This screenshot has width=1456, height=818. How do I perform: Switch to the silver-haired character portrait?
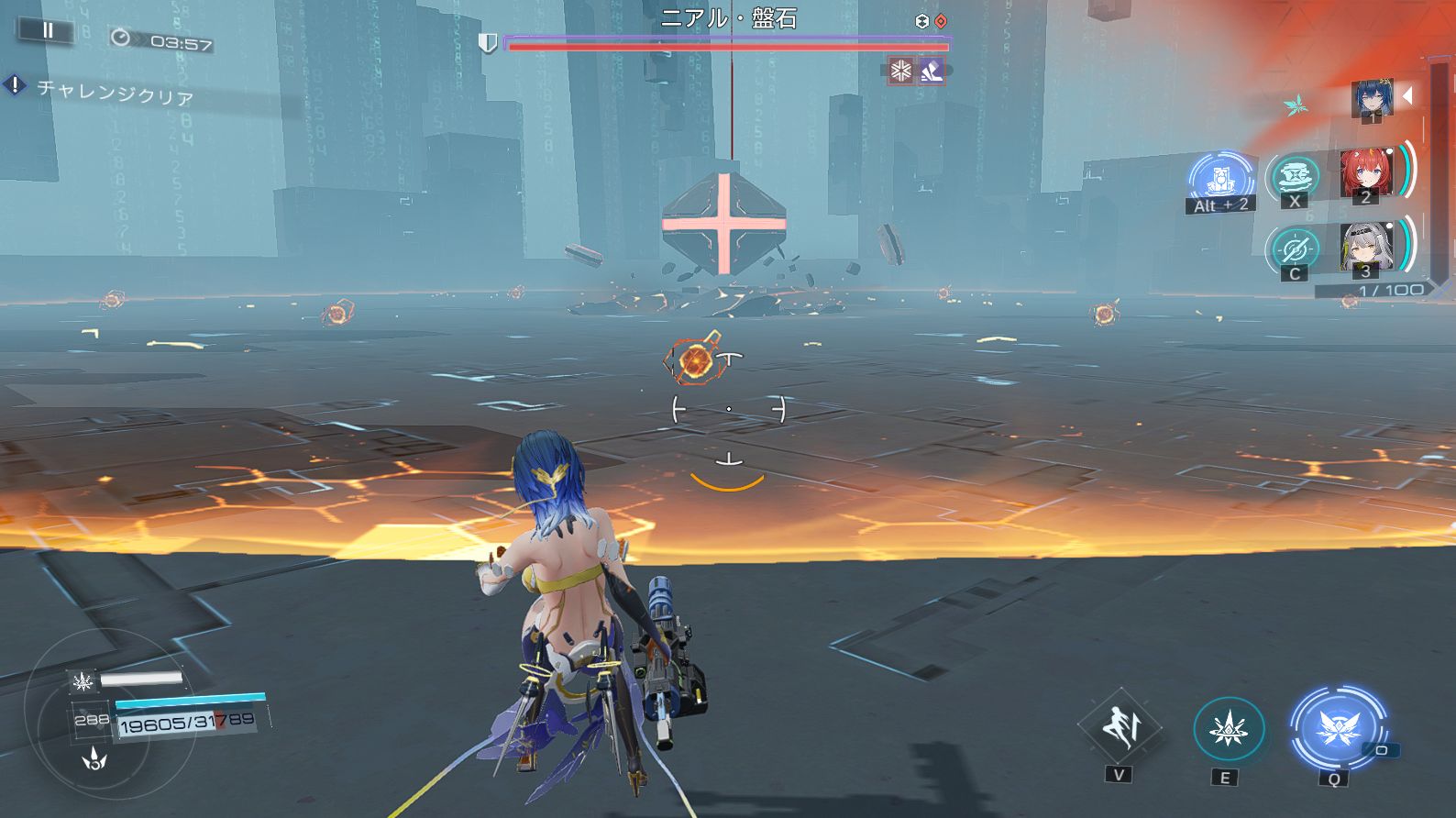tap(1365, 247)
